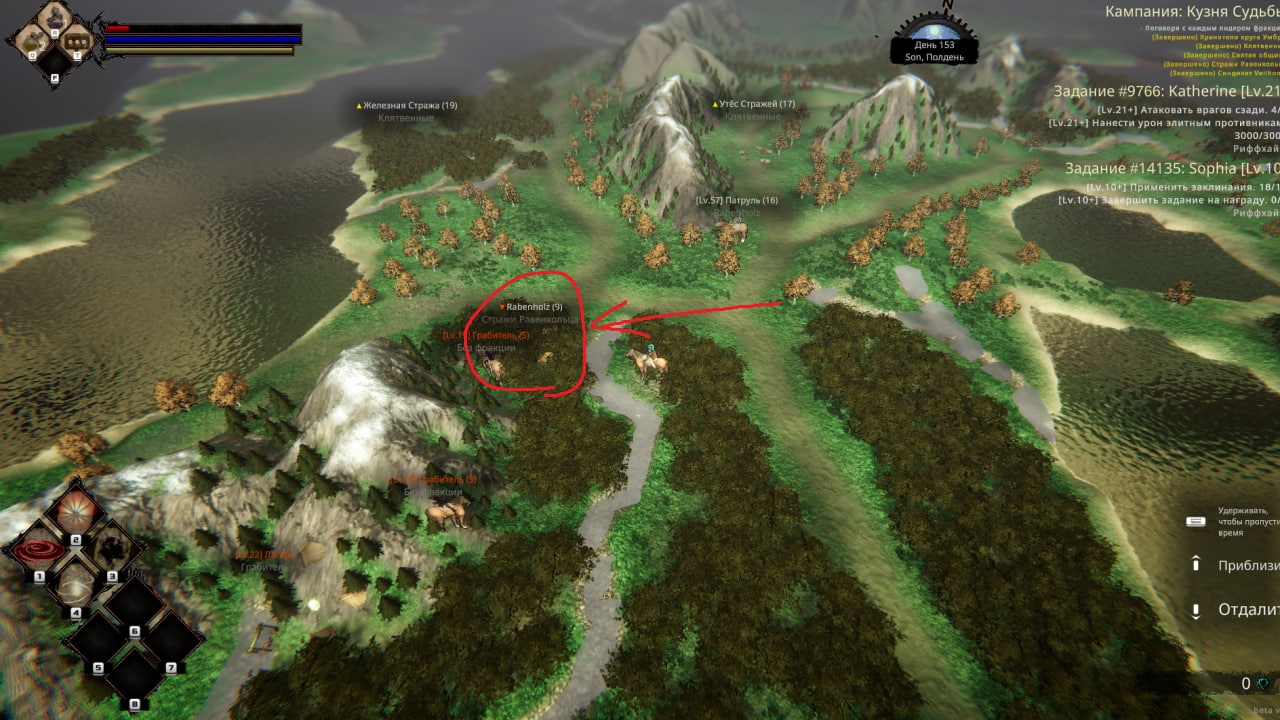Open the chat speech-bubble icon
The width and height of the screenshot is (1280, 720).
click(78, 41)
